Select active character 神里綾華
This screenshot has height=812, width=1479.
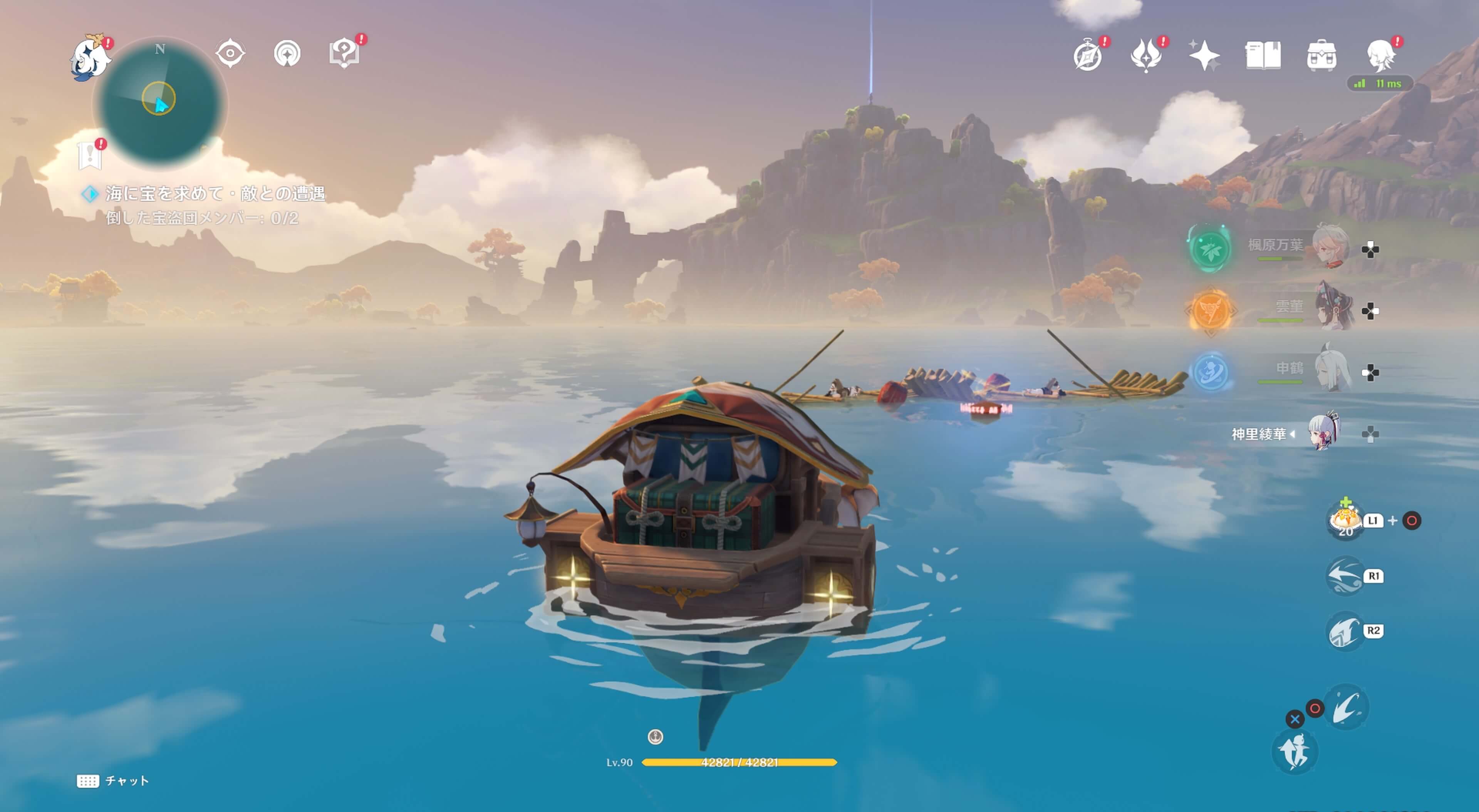point(1324,432)
